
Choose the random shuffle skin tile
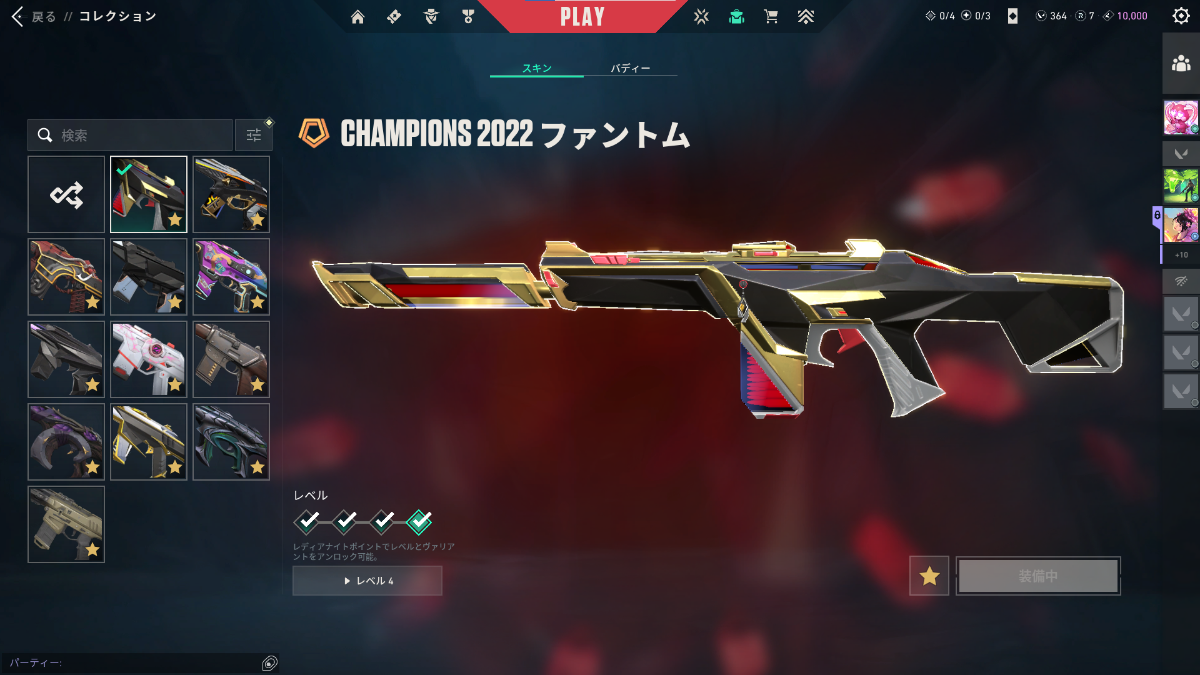point(66,194)
